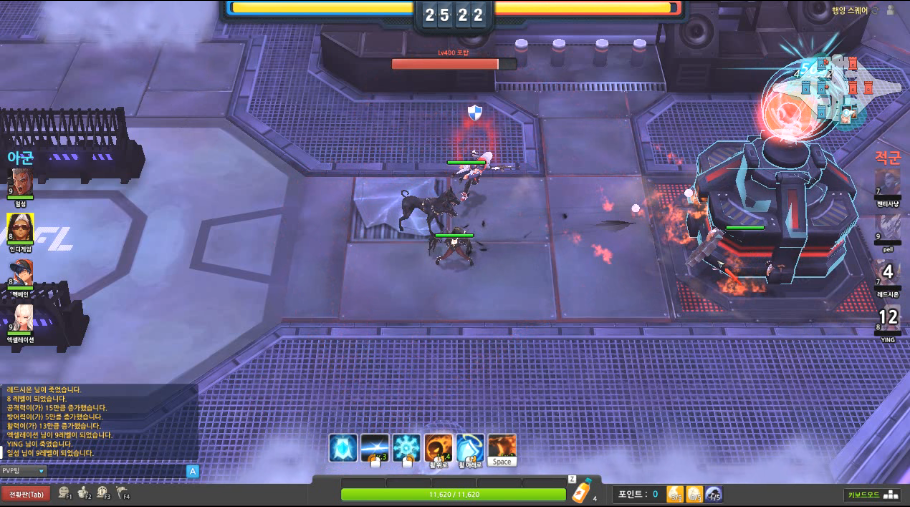Select the ally portrait wearing a red cap
The width and height of the screenshot is (910, 507).
pyautogui.click(x=21, y=272)
